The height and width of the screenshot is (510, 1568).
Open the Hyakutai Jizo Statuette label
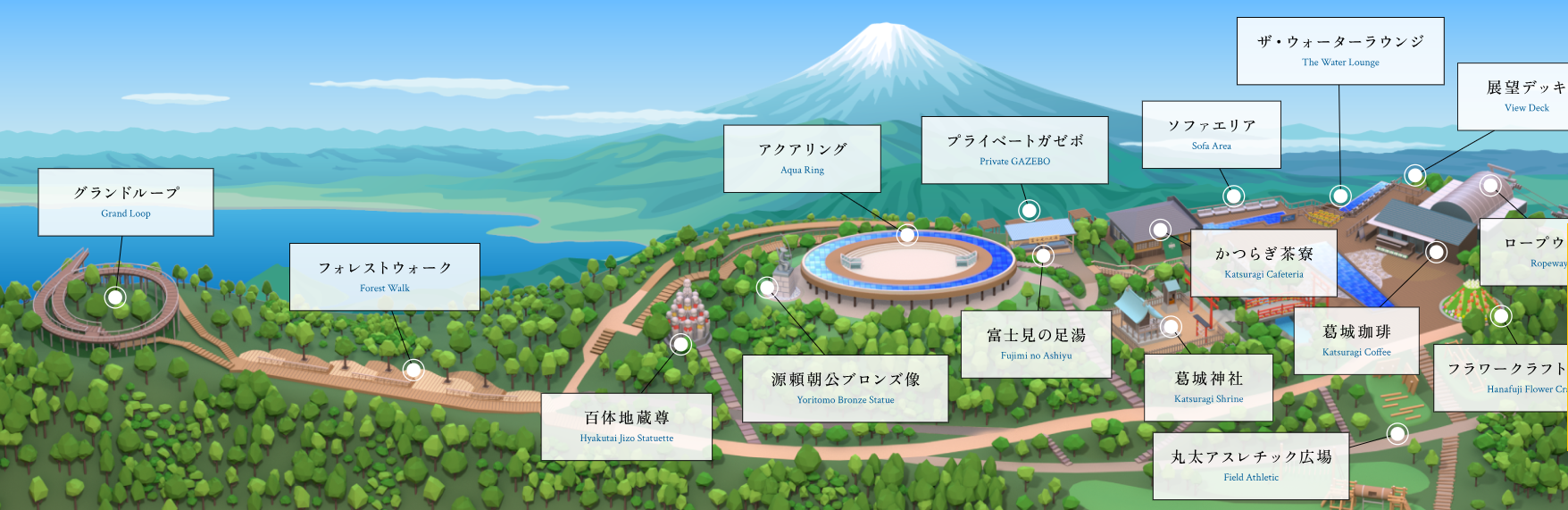(x=626, y=427)
